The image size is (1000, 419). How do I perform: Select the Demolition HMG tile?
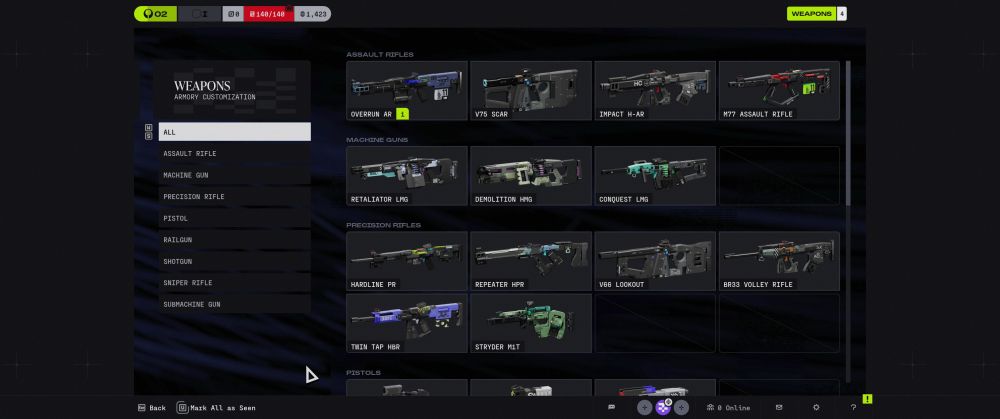point(531,176)
